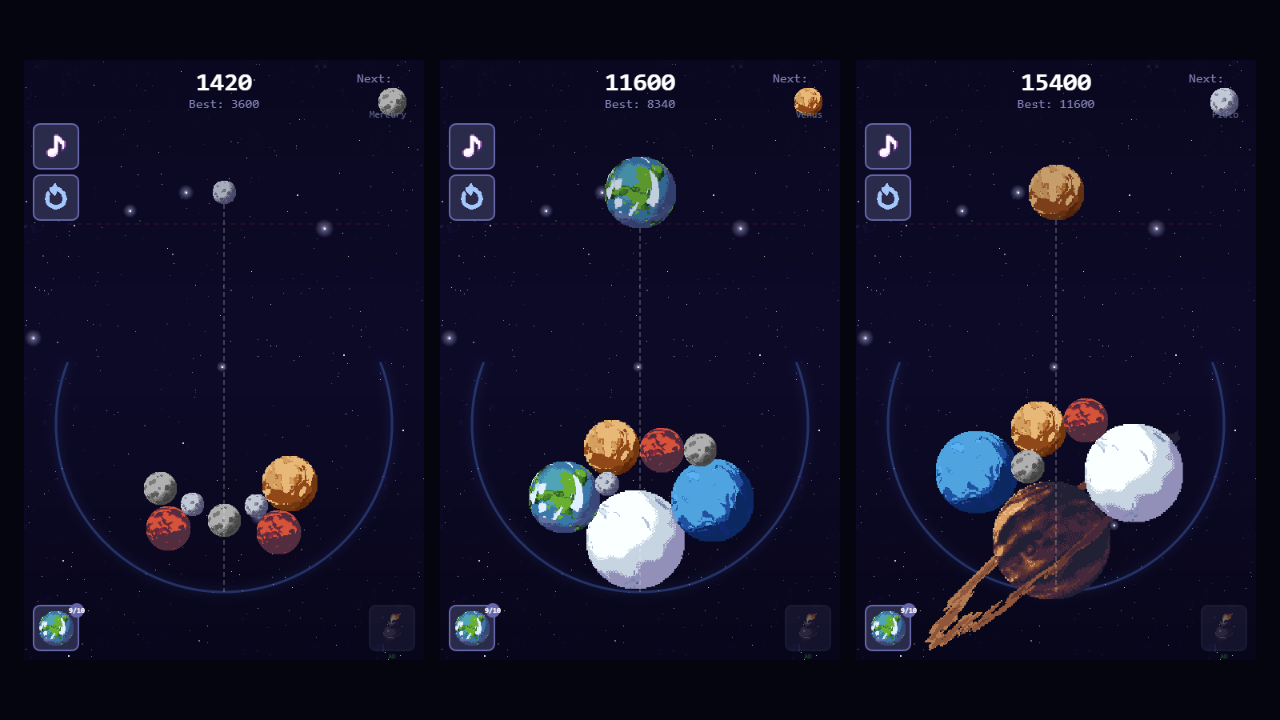Activate the bomb power-up in the left panel
This screenshot has height=720, width=1280.
click(x=392, y=627)
